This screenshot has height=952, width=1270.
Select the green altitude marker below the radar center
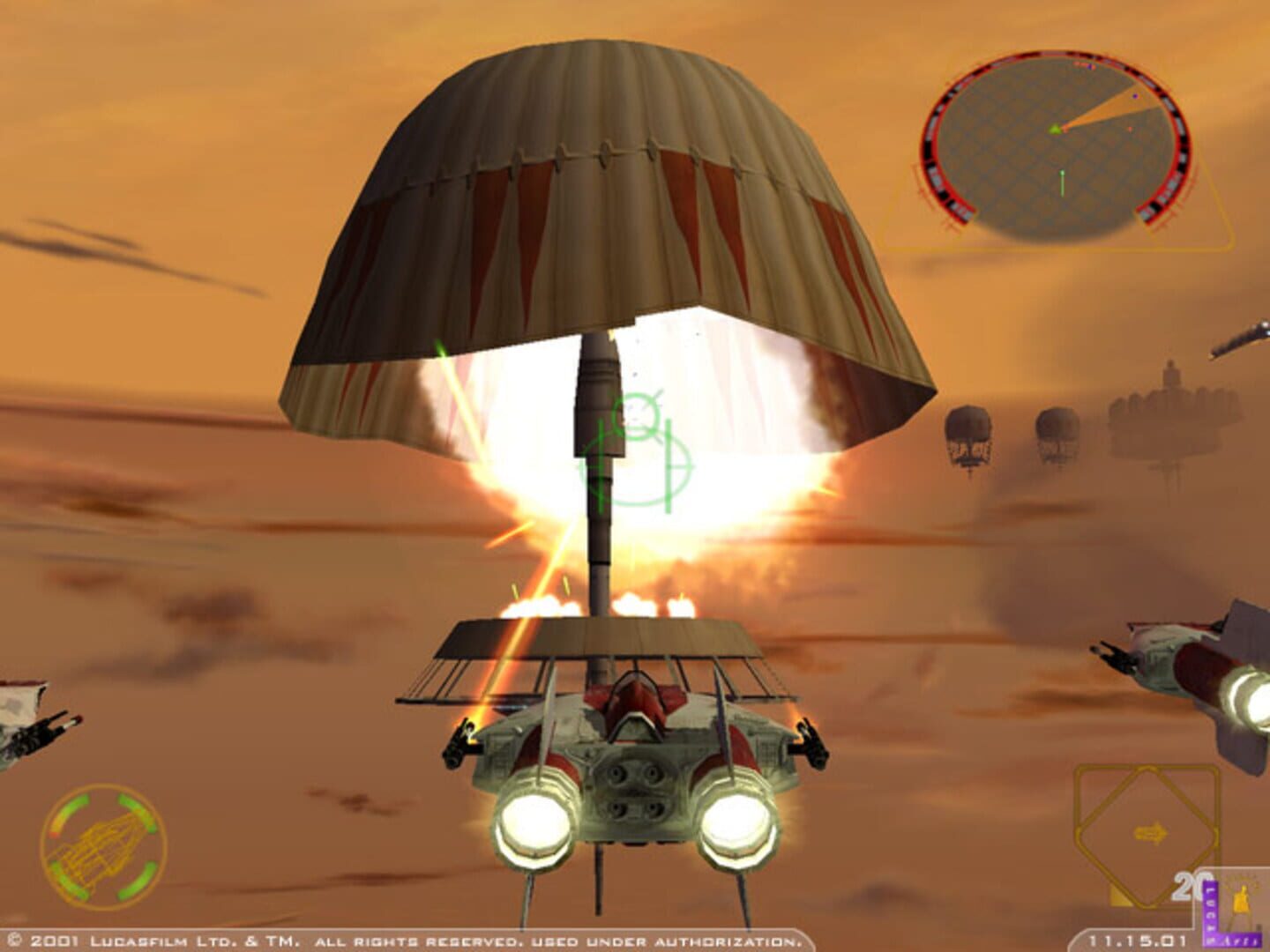coord(1062,182)
